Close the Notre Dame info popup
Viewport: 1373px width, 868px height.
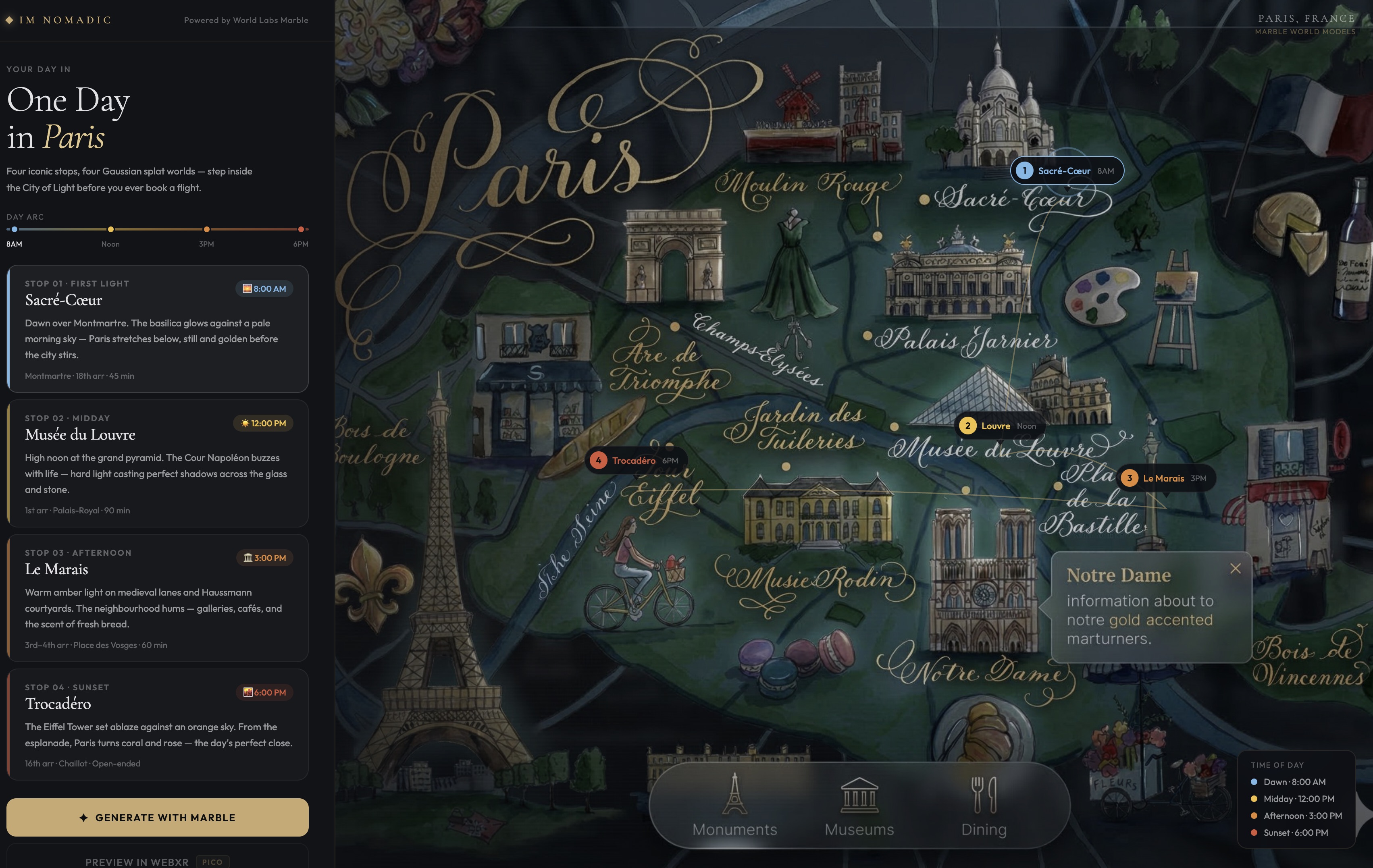coord(1235,568)
